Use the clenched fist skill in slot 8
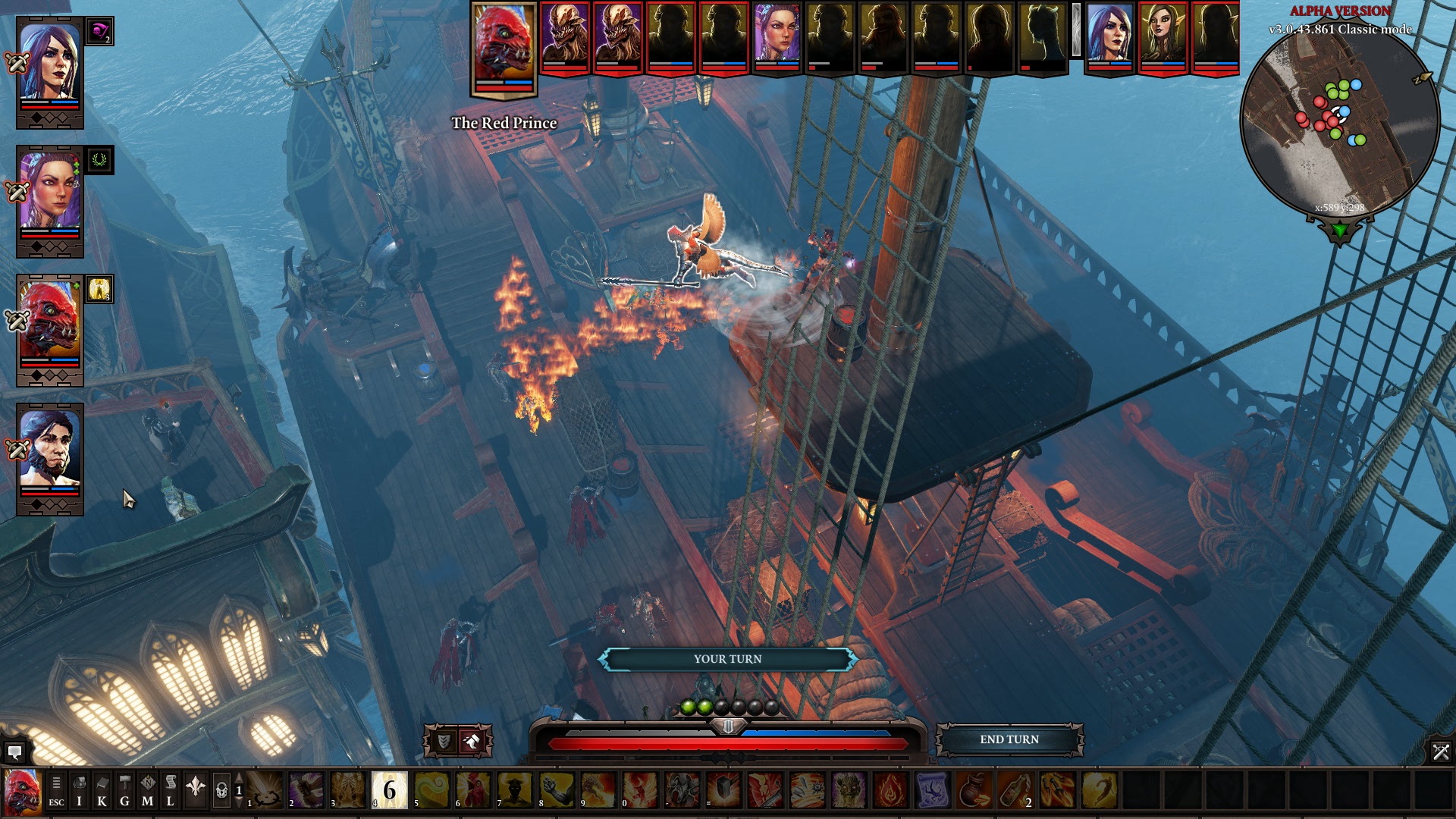1456x819 pixels. point(557,790)
